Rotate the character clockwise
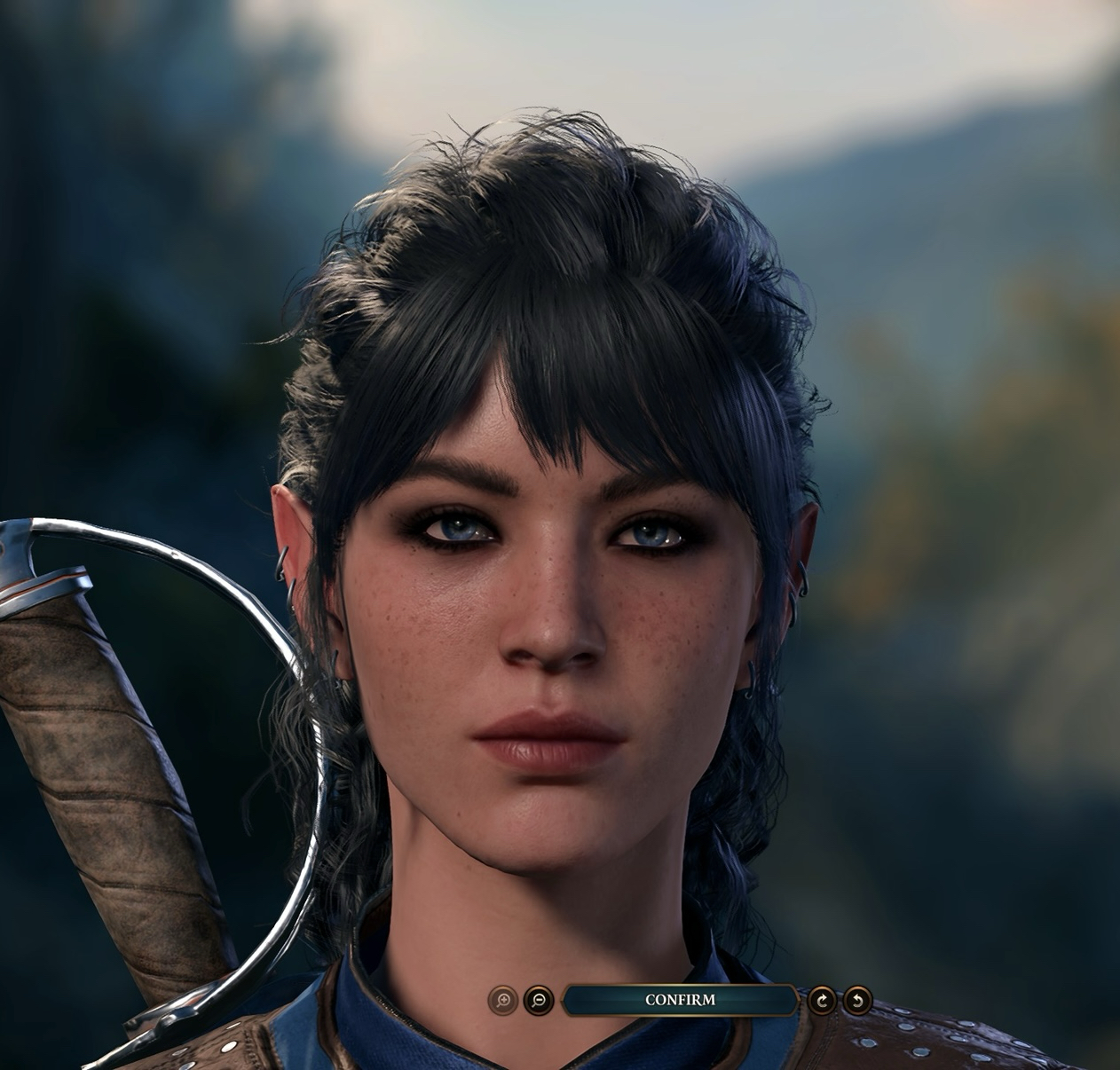 pyautogui.click(x=823, y=1001)
